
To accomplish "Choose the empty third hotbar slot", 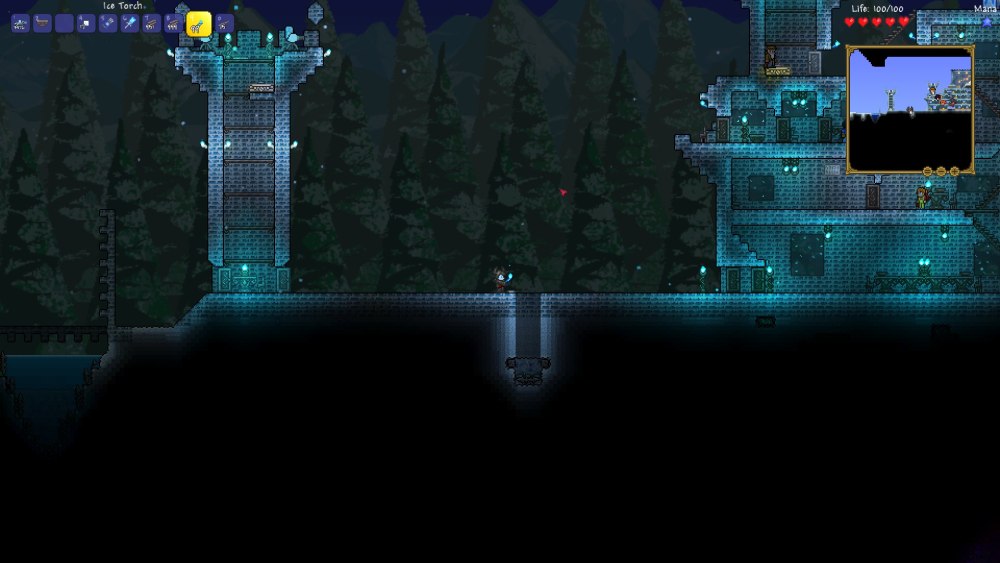I will tap(64, 23).
